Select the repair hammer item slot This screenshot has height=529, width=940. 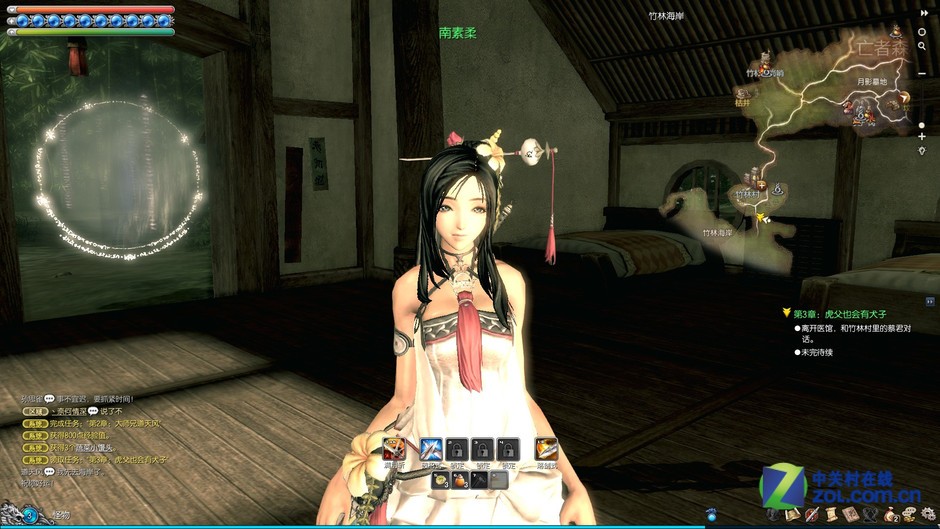479,480
